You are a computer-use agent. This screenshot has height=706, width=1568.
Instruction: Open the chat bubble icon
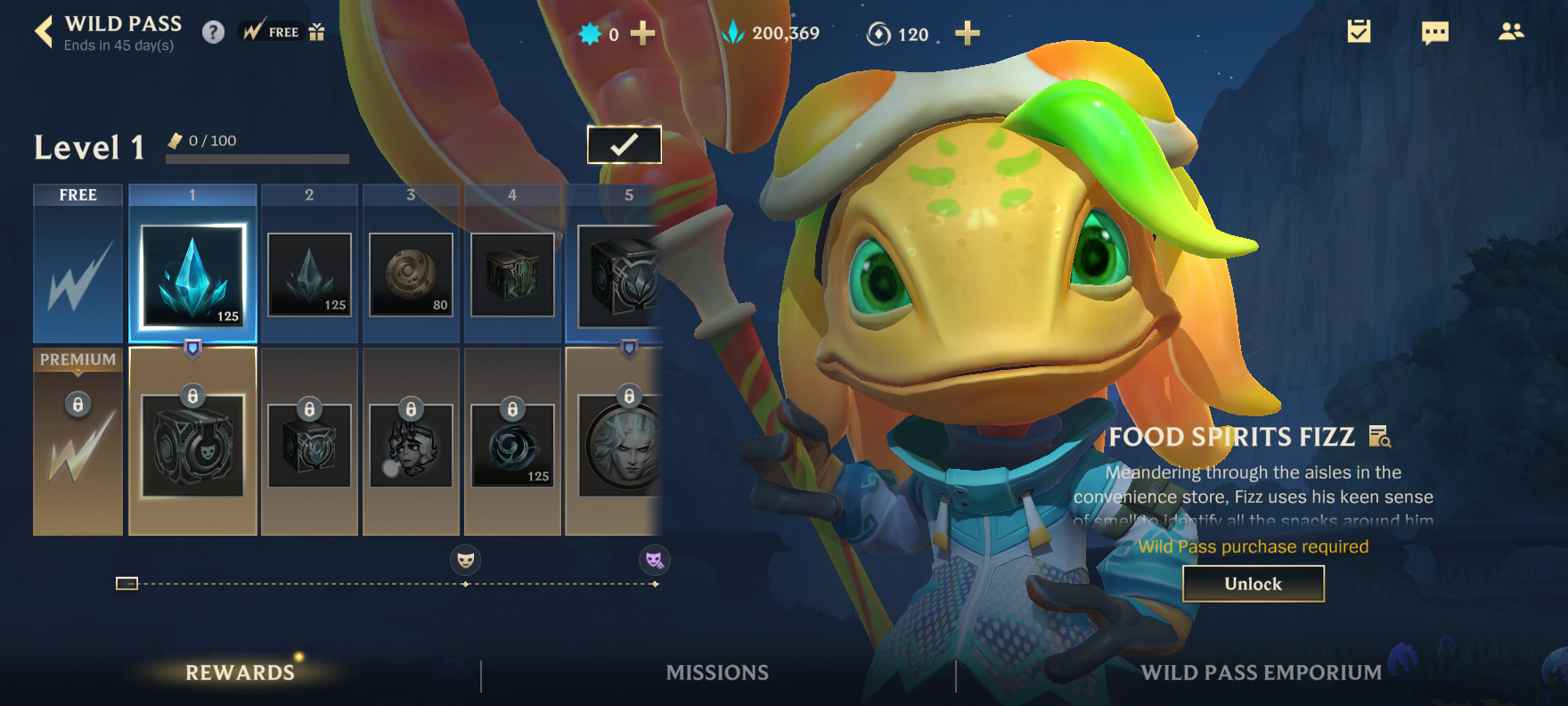point(1434,33)
